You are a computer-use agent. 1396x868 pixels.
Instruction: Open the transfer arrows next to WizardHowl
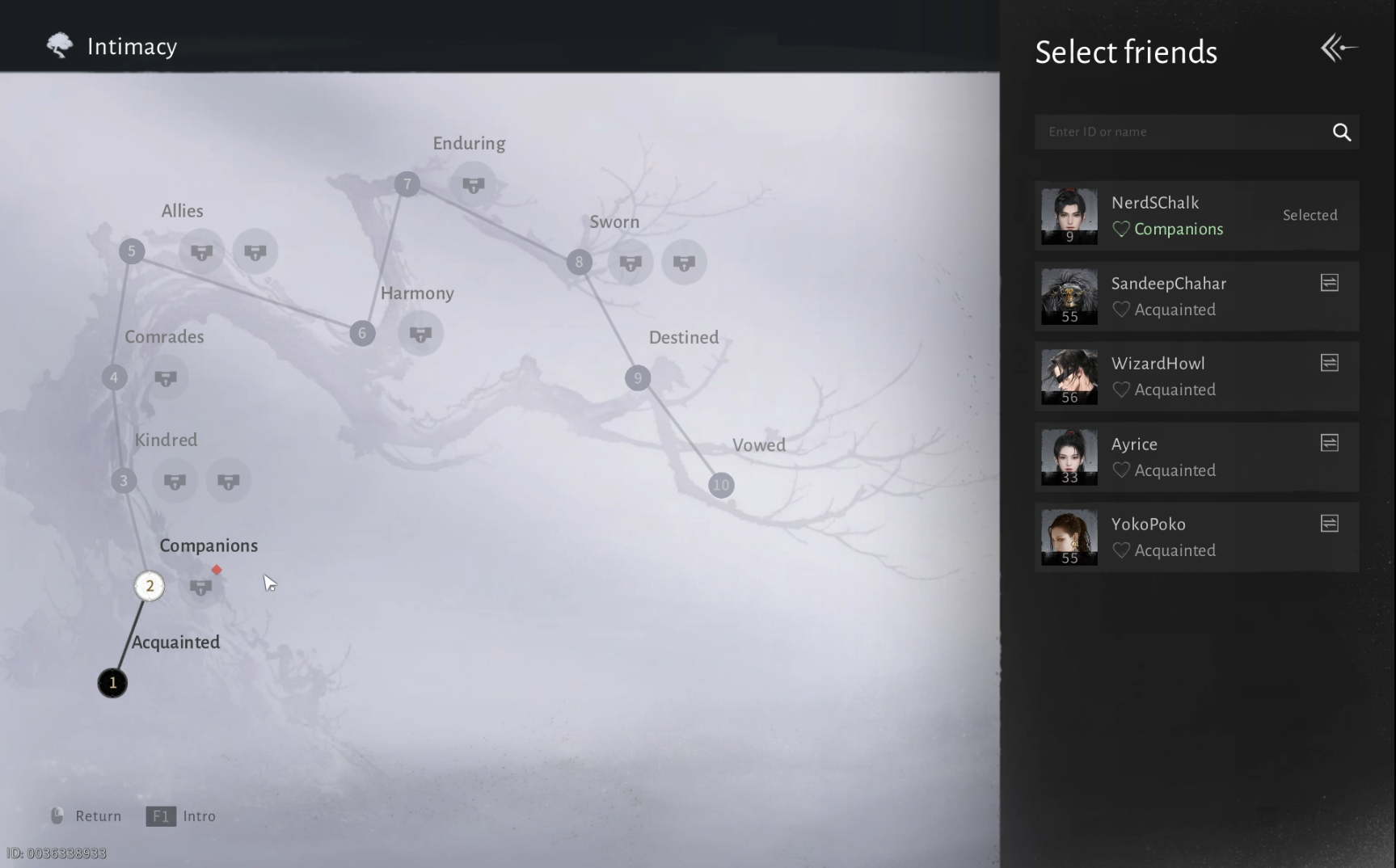click(x=1330, y=362)
